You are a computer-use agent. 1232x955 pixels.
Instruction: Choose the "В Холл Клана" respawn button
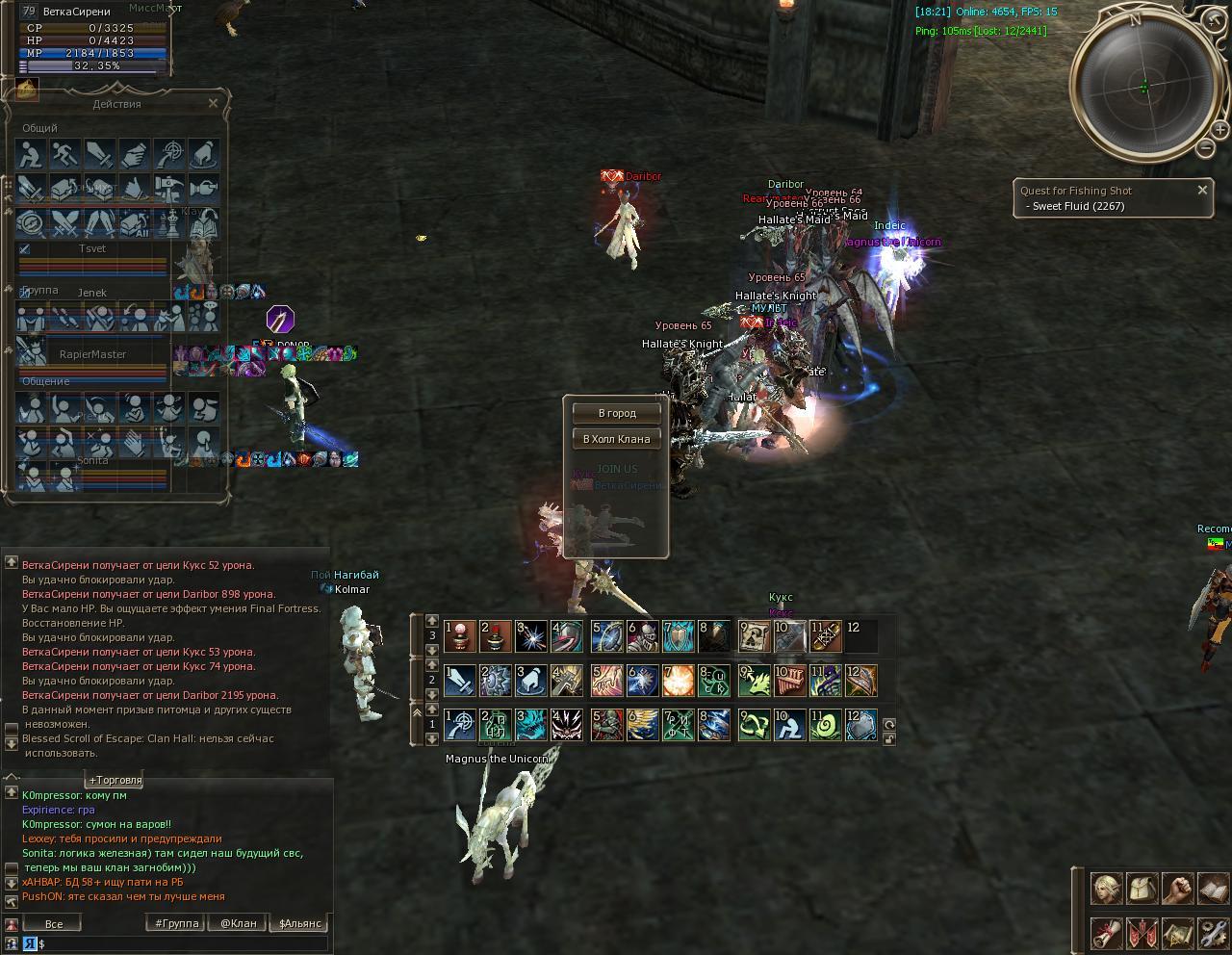(x=617, y=439)
